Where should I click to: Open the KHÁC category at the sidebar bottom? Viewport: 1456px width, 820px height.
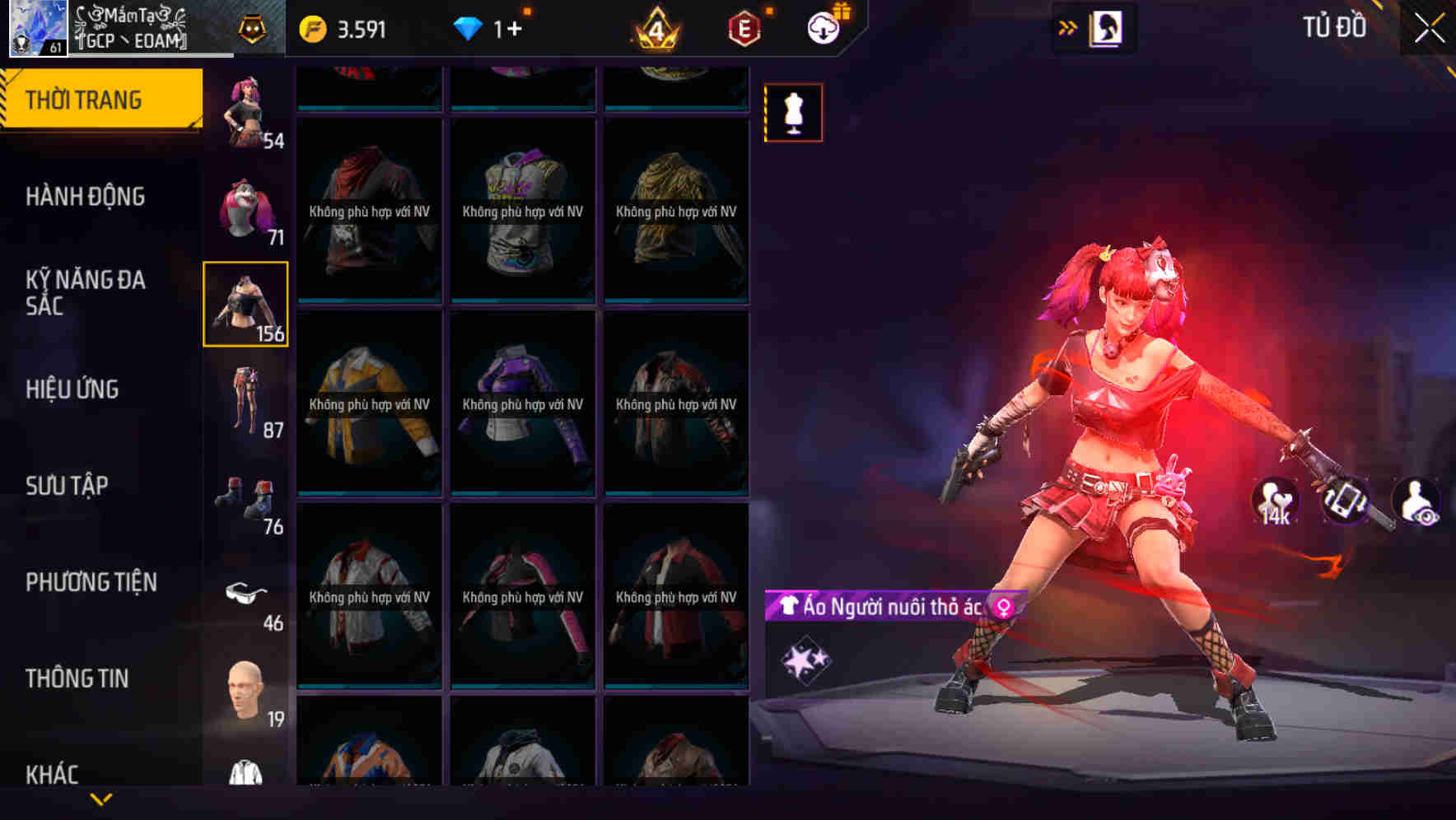(54, 772)
